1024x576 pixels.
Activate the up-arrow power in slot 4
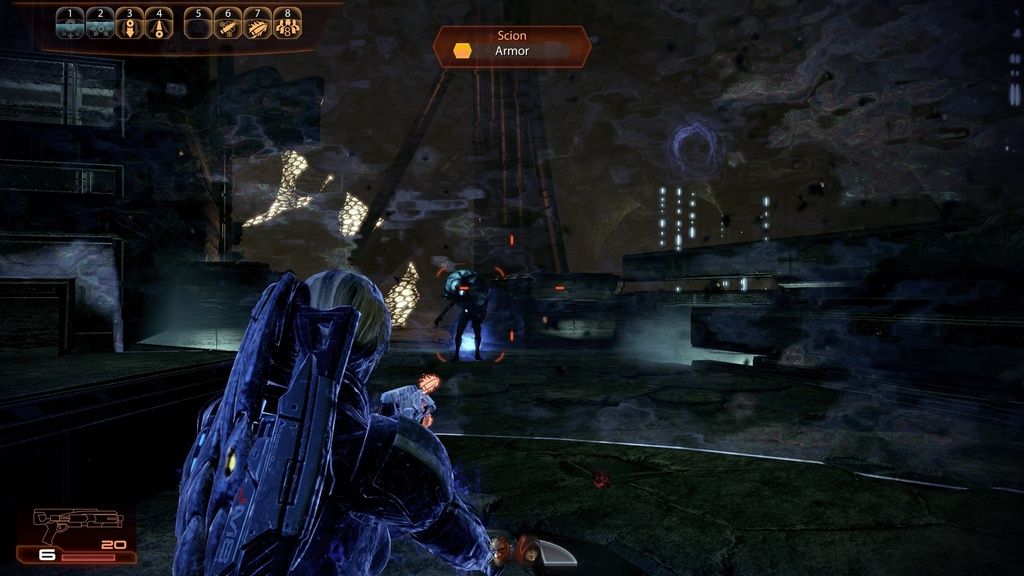click(x=158, y=23)
